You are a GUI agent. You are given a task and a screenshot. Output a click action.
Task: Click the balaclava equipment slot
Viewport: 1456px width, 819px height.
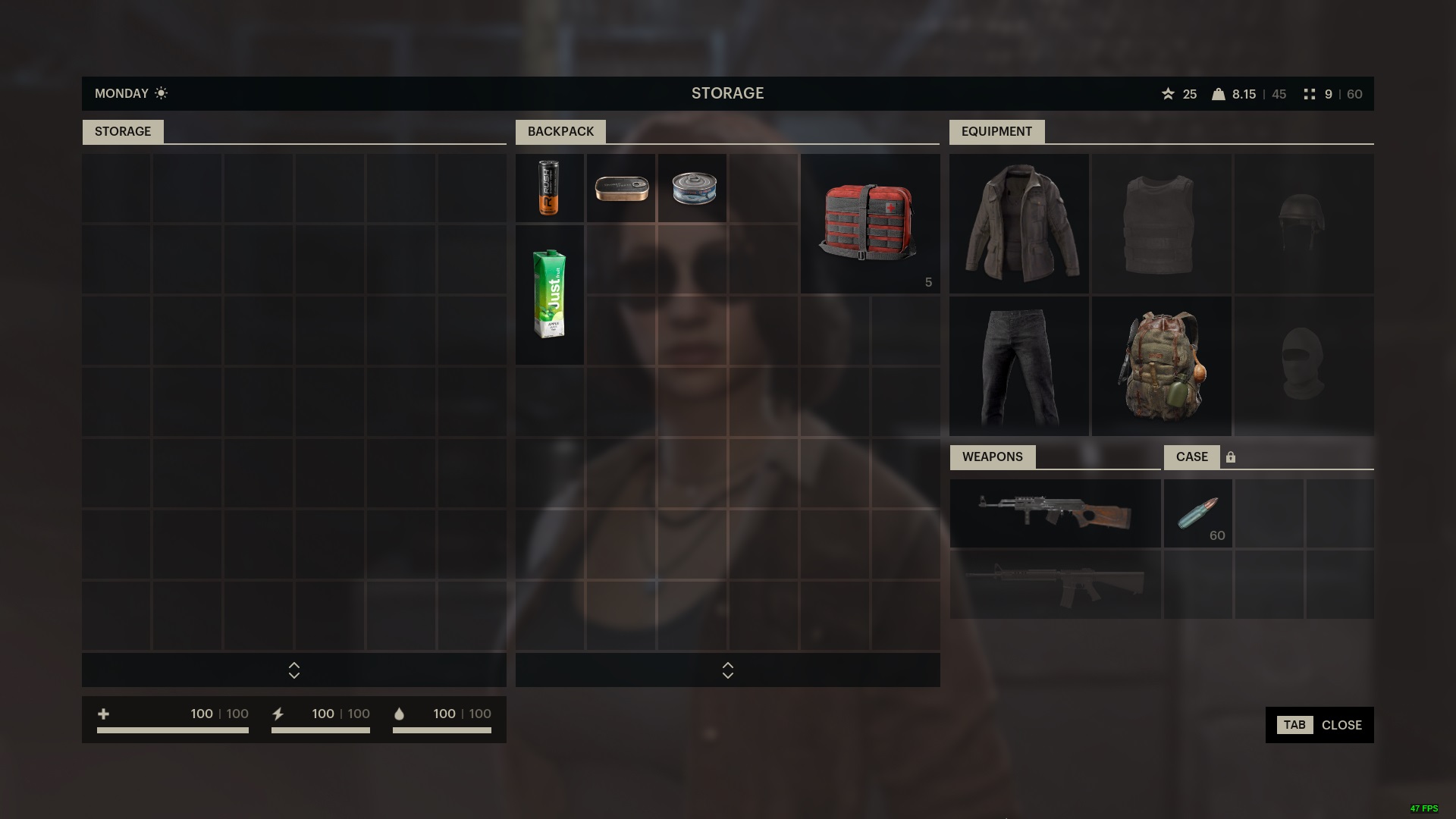pyautogui.click(x=1304, y=366)
